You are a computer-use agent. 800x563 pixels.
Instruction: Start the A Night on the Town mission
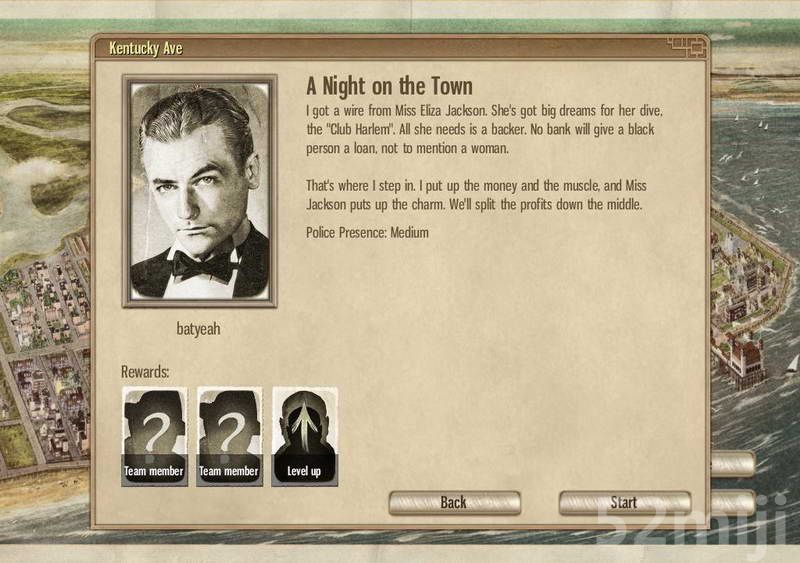click(624, 502)
